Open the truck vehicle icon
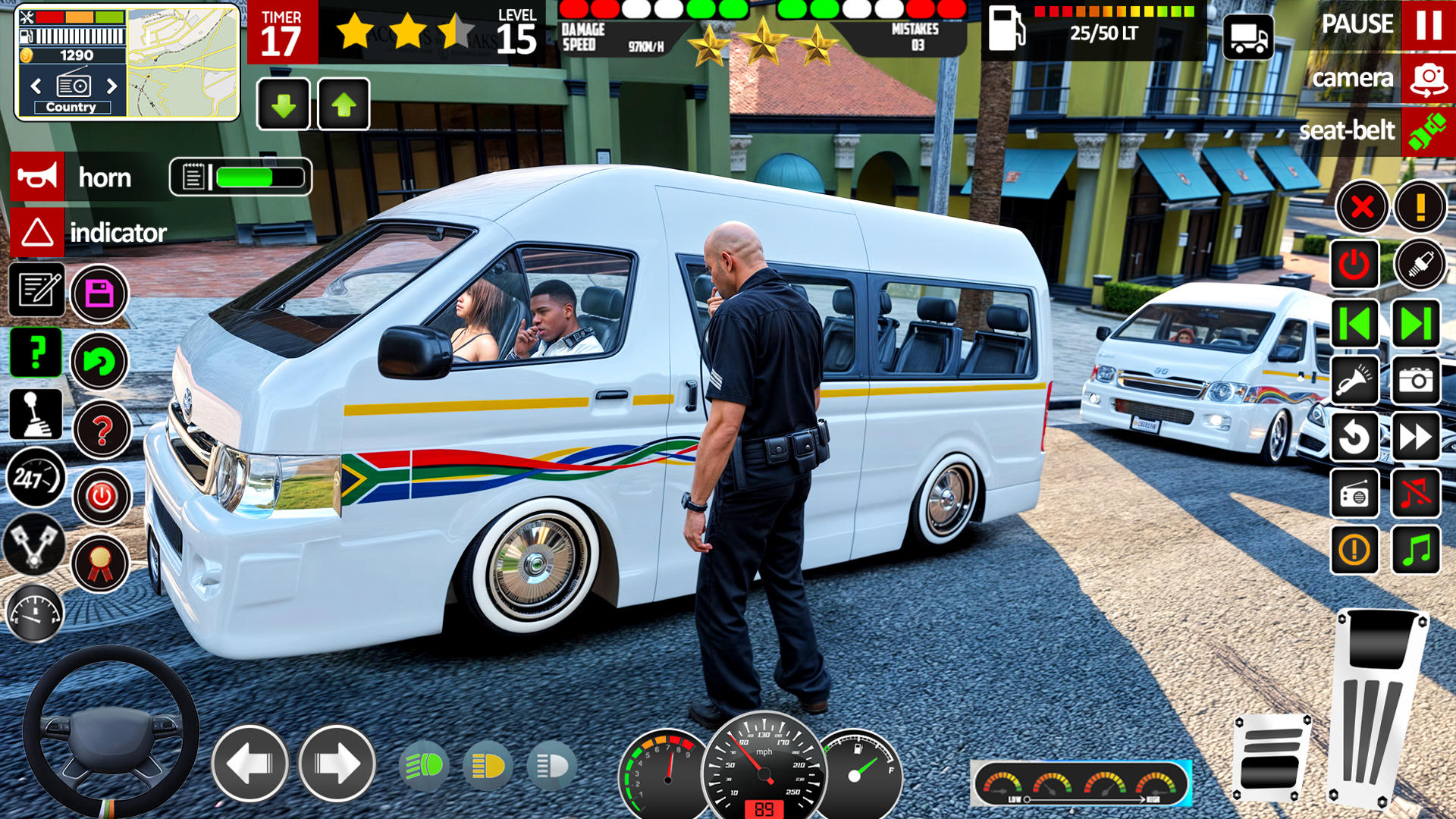Viewport: 1456px width, 819px height. tap(1248, 36)
